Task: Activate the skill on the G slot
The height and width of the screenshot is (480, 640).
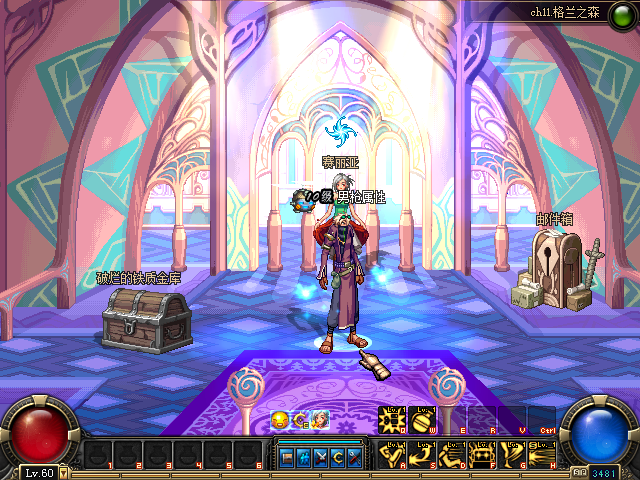Action: [512, 455]
